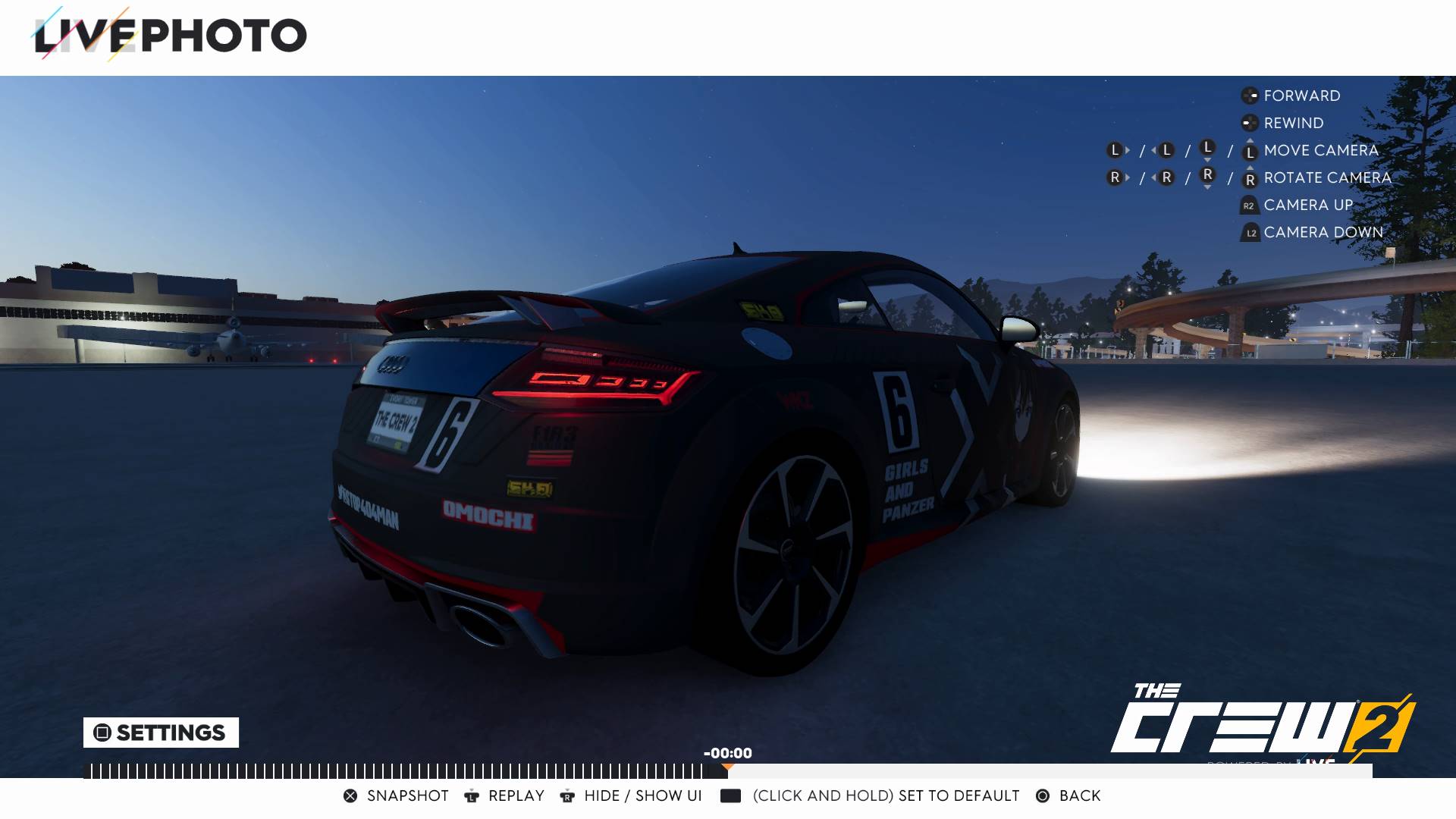
Task: Click the Back button
Action: click(1080, 795)
